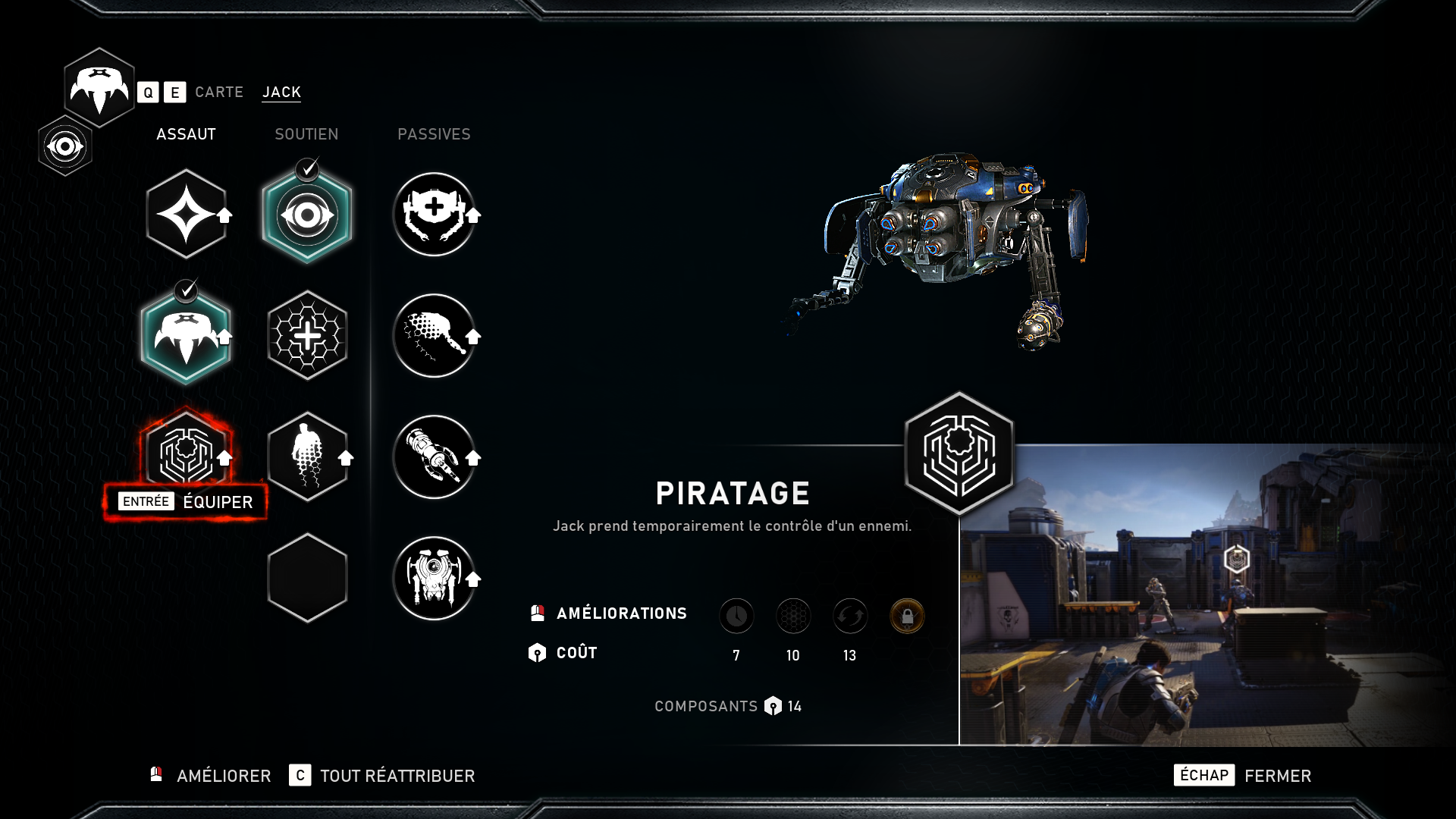This screenshot has height=819, width=1456.
Task: Select the Piratage hijack ability icon
Action: 186,455
